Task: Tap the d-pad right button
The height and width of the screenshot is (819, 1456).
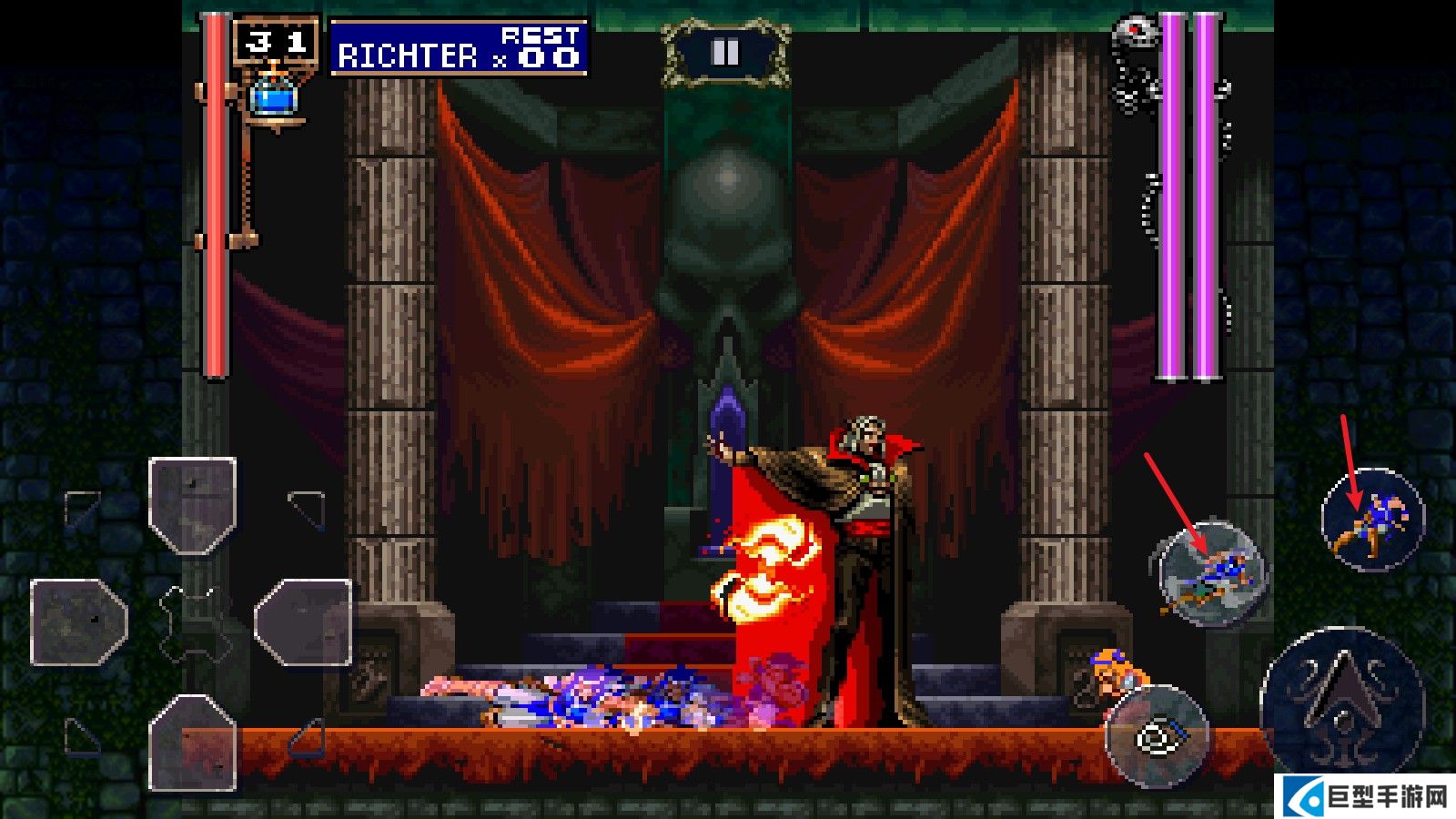Action: tap(303, 622)
